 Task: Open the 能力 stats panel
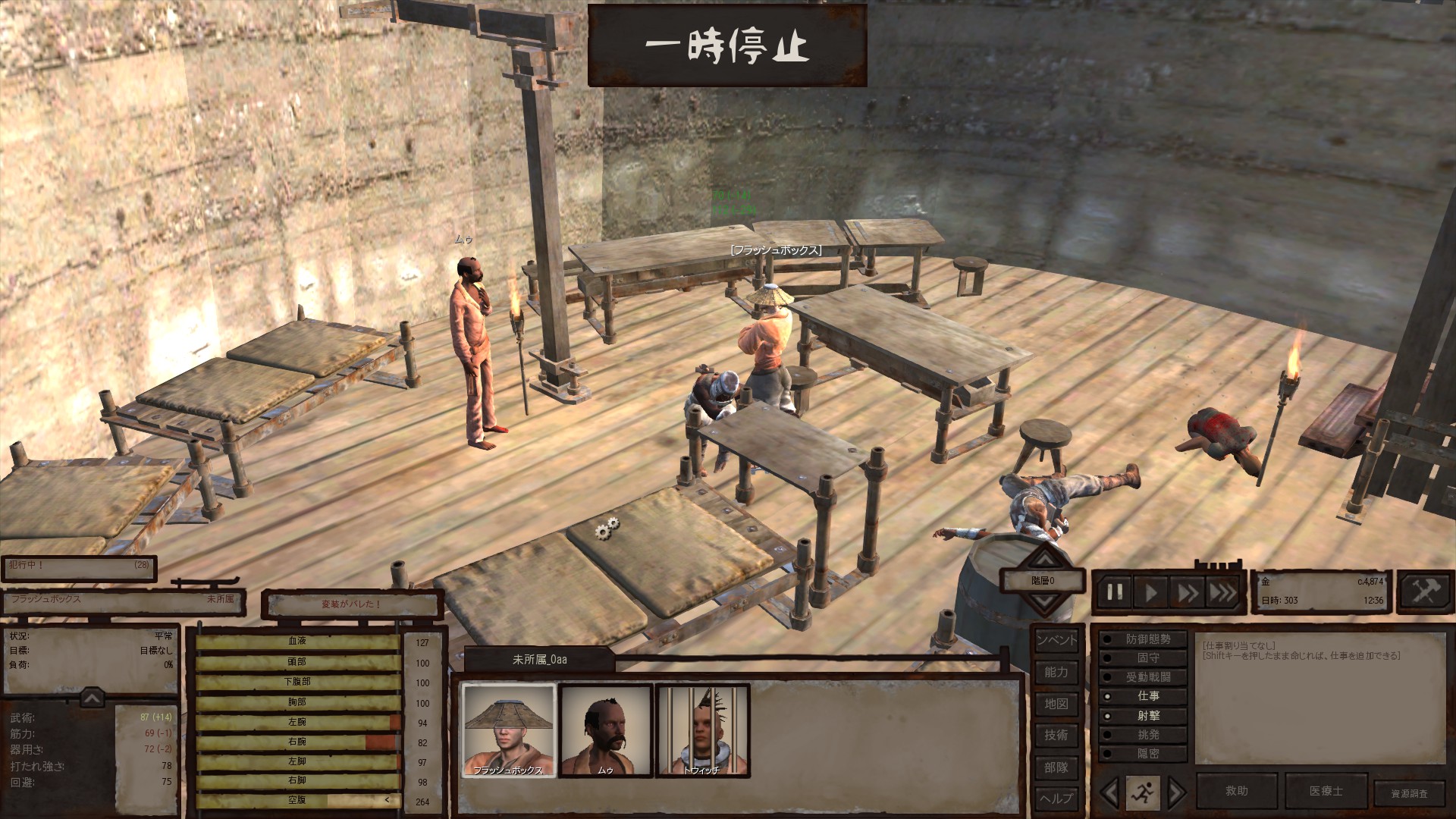1056,672
